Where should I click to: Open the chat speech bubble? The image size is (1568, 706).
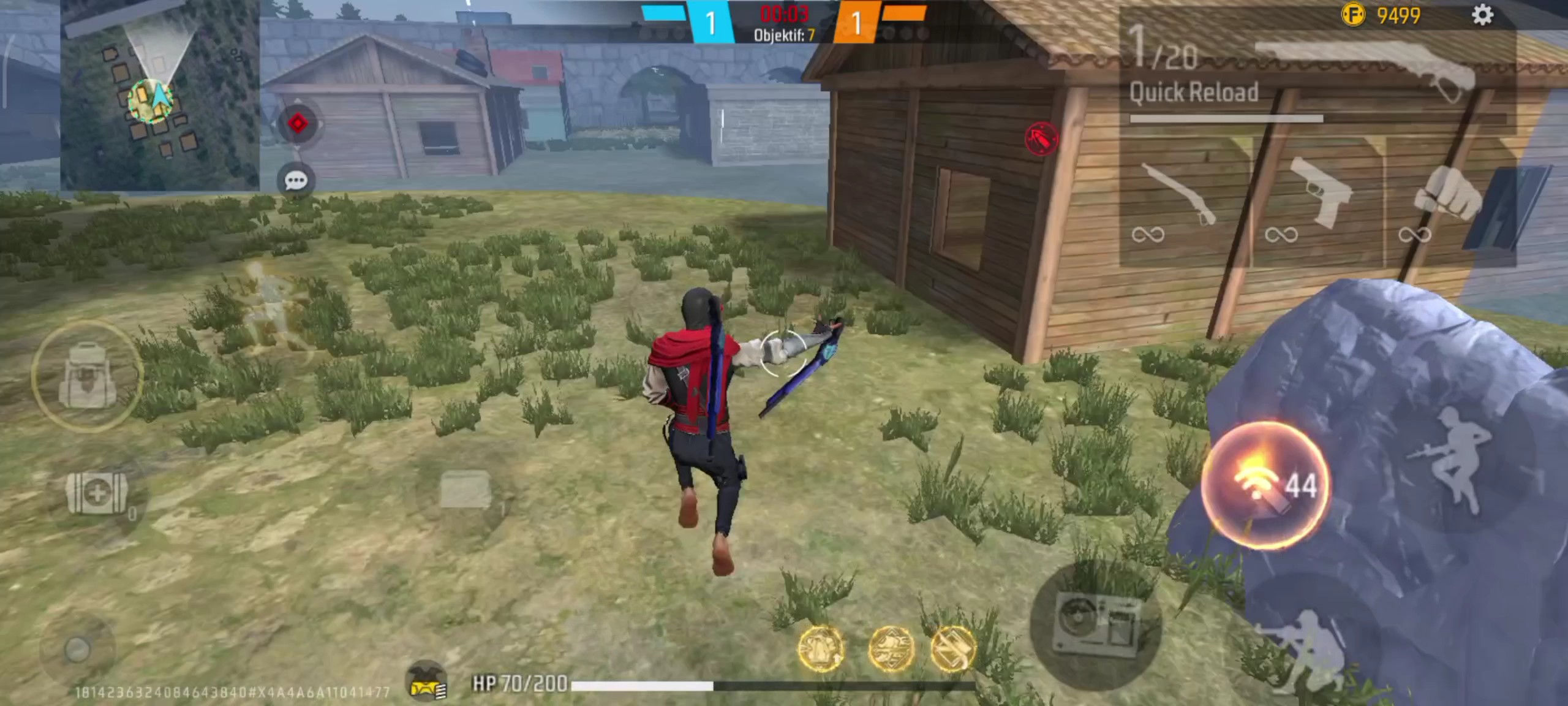[x=296, y=180]
